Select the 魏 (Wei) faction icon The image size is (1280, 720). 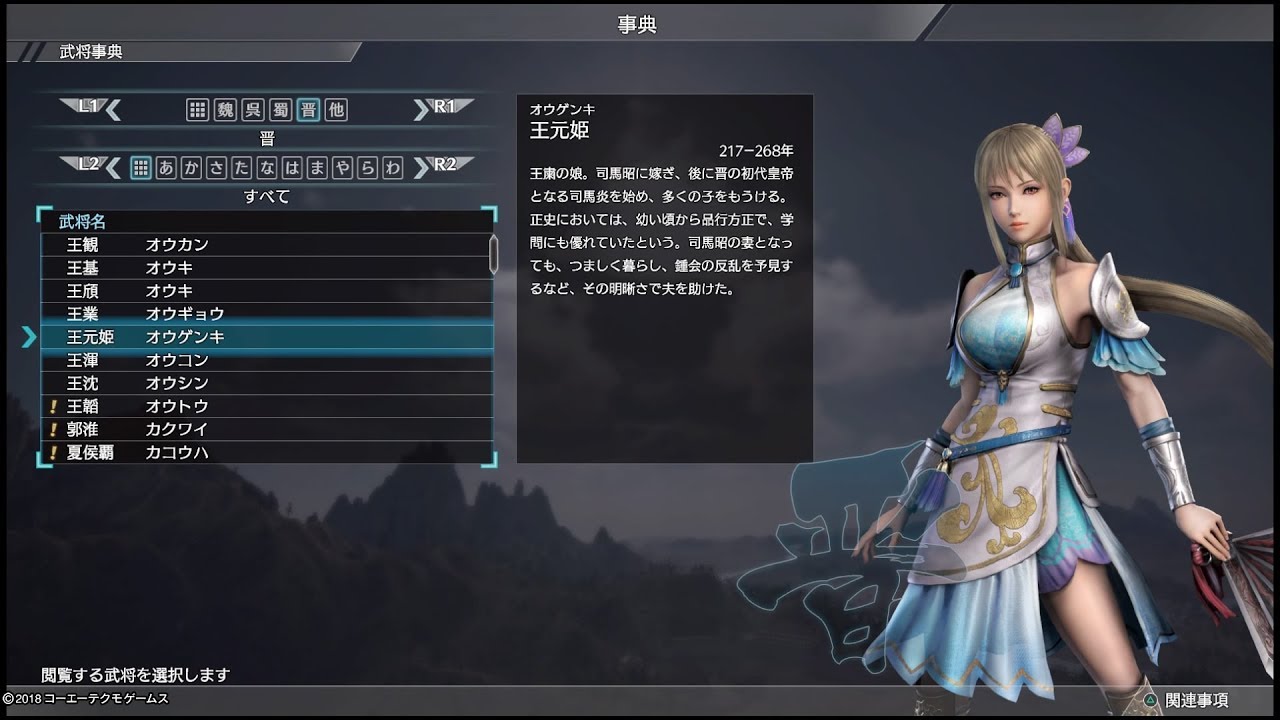tap(226, 110)
